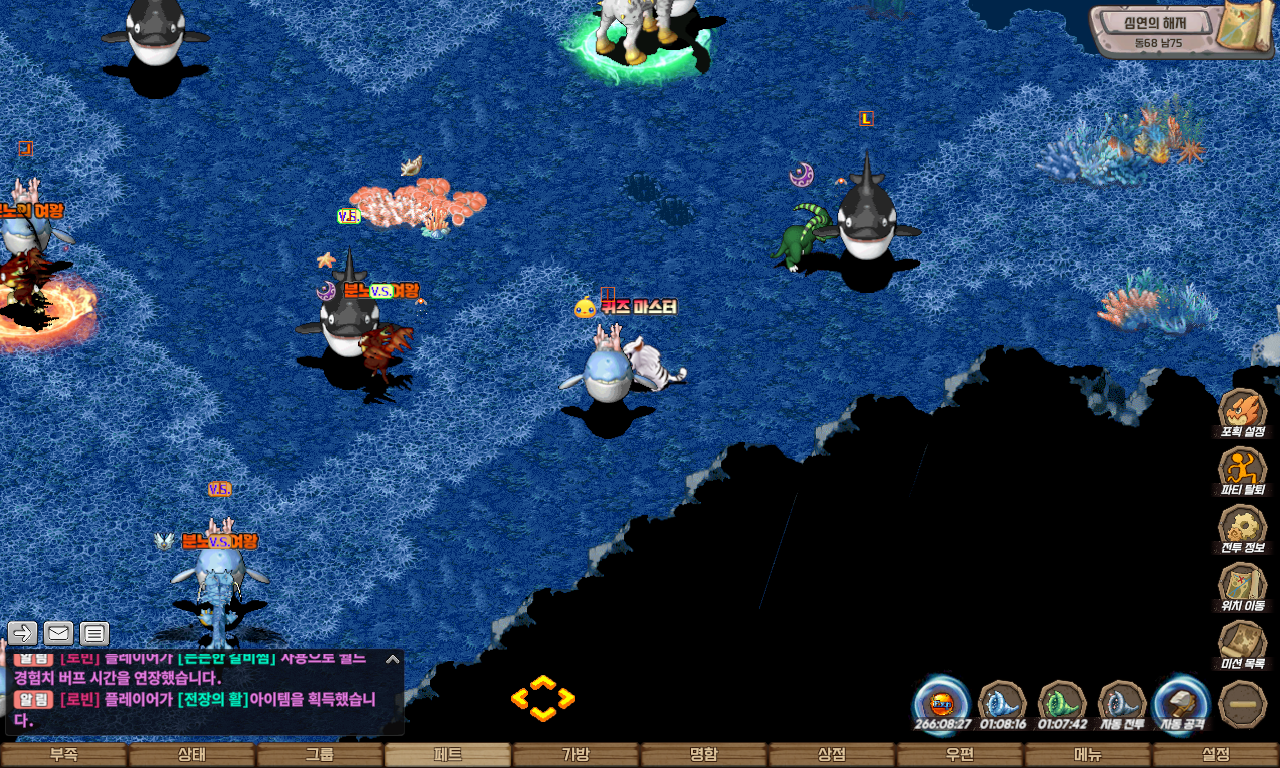Click the 파티 탈퇴 leave party icon
The width and height of the screenshot is (1280, 768).
point(1243,469)
